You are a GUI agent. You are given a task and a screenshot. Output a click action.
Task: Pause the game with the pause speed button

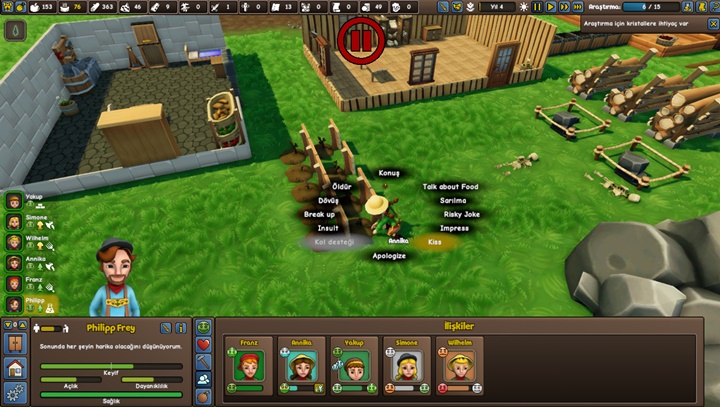click(x=537, y=7)
